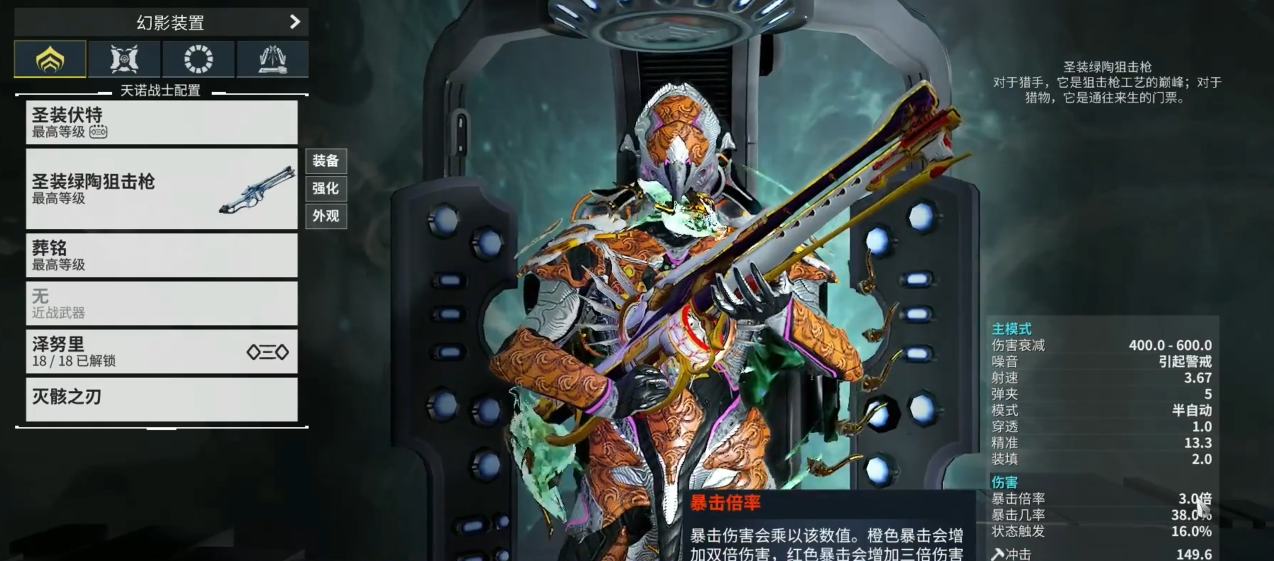Switch to the winged archwing tab
This screenshot has width=1274, height=561.
point(272,59)
